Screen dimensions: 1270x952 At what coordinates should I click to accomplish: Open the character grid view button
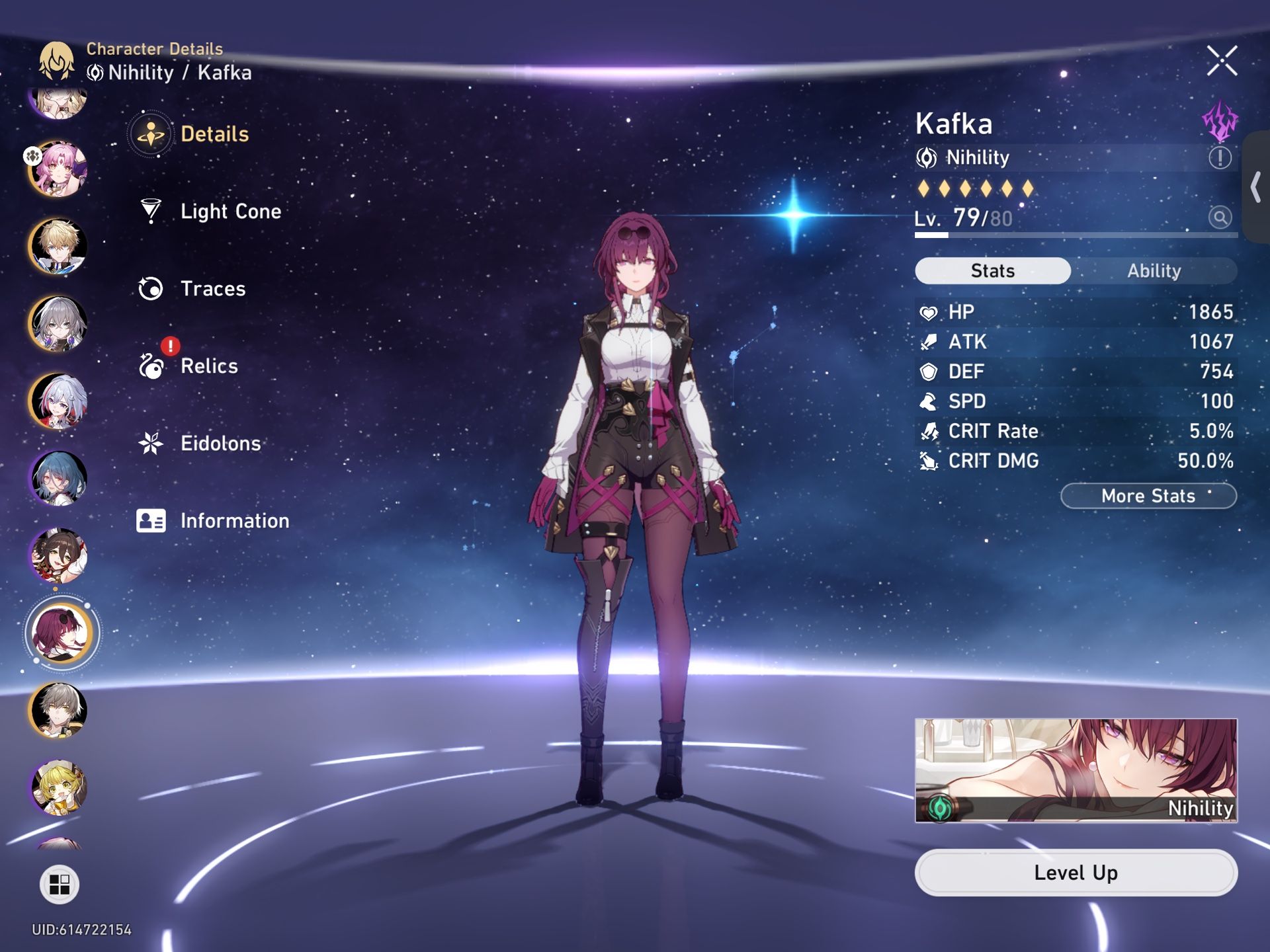[x=60, y=884]
